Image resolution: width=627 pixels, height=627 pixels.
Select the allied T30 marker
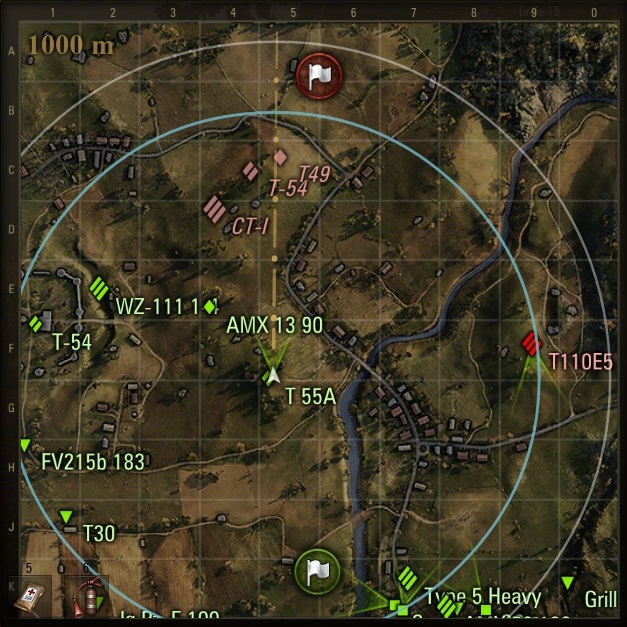point(66,516)
